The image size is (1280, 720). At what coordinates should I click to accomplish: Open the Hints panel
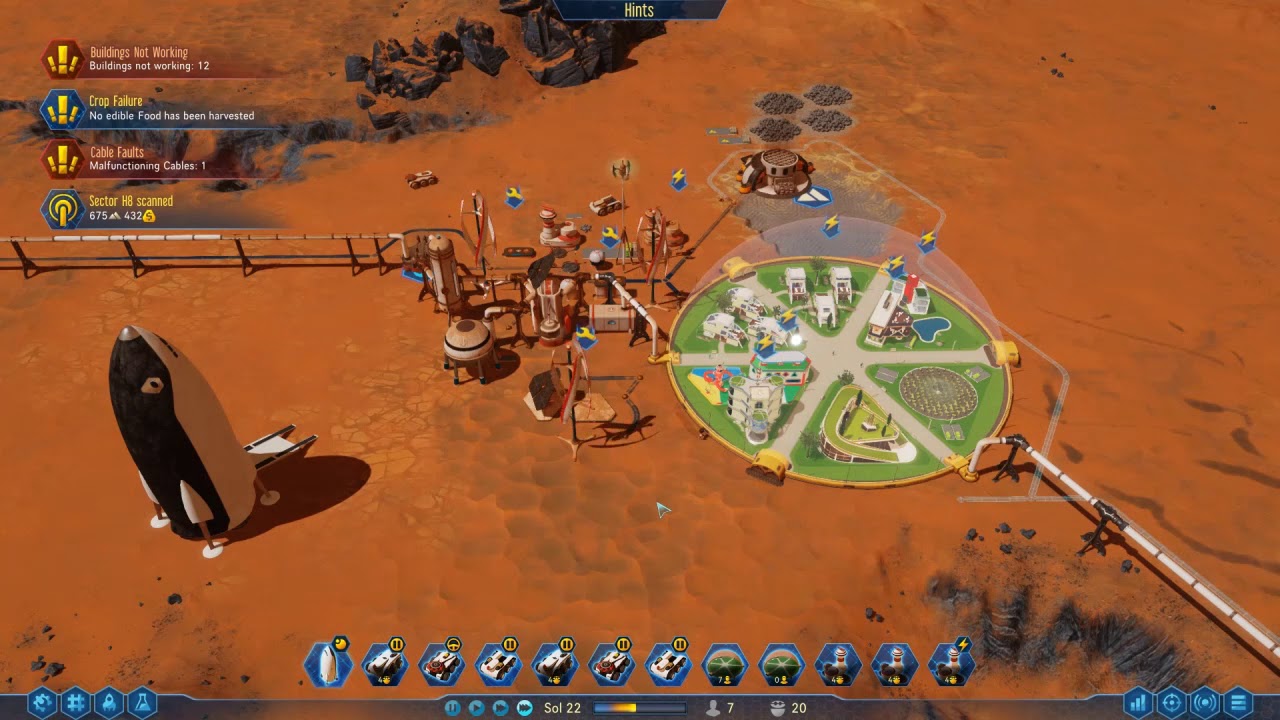638,10
